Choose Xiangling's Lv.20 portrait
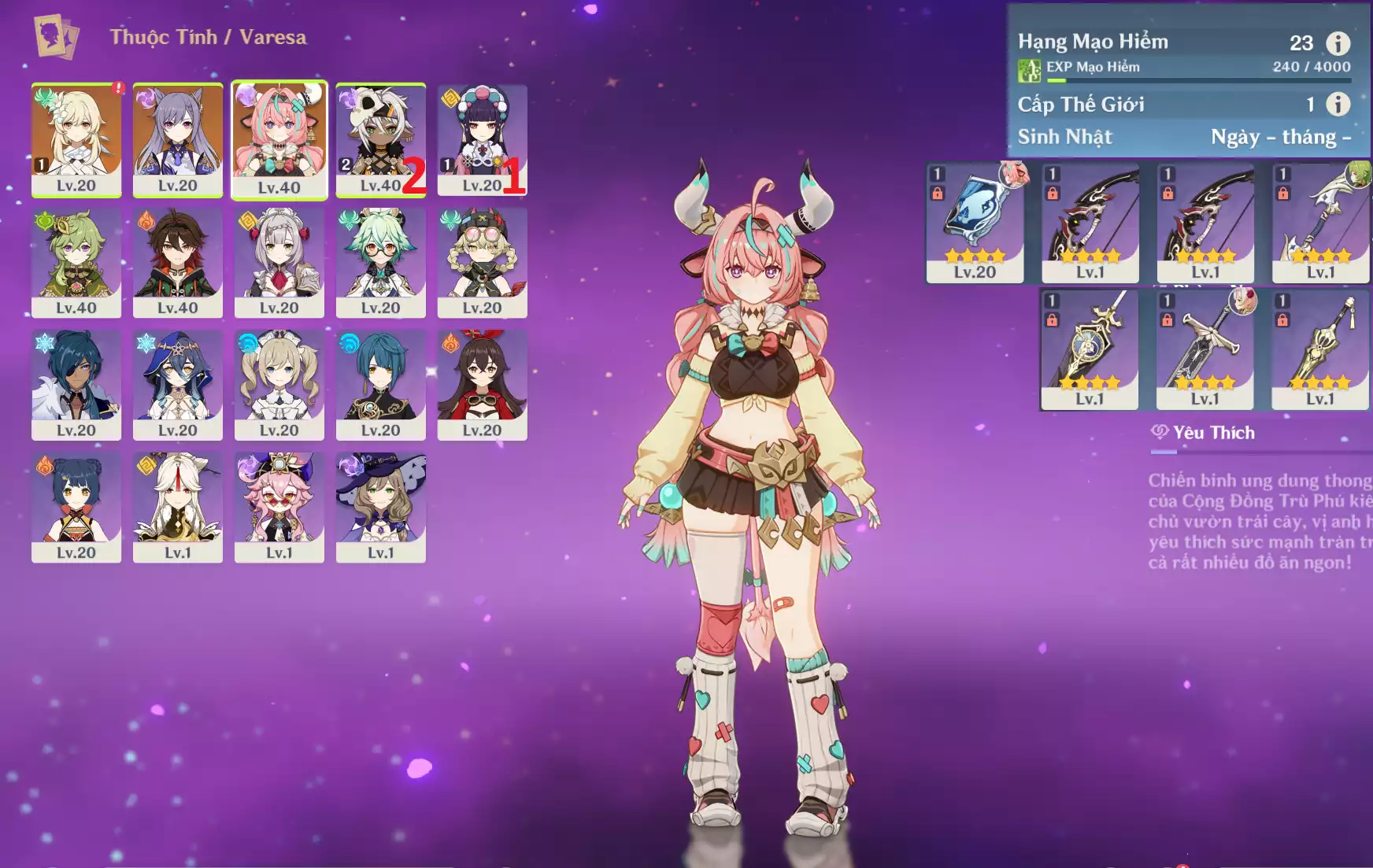The height and width of the screenshot is (868, 1373). pyautogui.click(x=76, y=507)
